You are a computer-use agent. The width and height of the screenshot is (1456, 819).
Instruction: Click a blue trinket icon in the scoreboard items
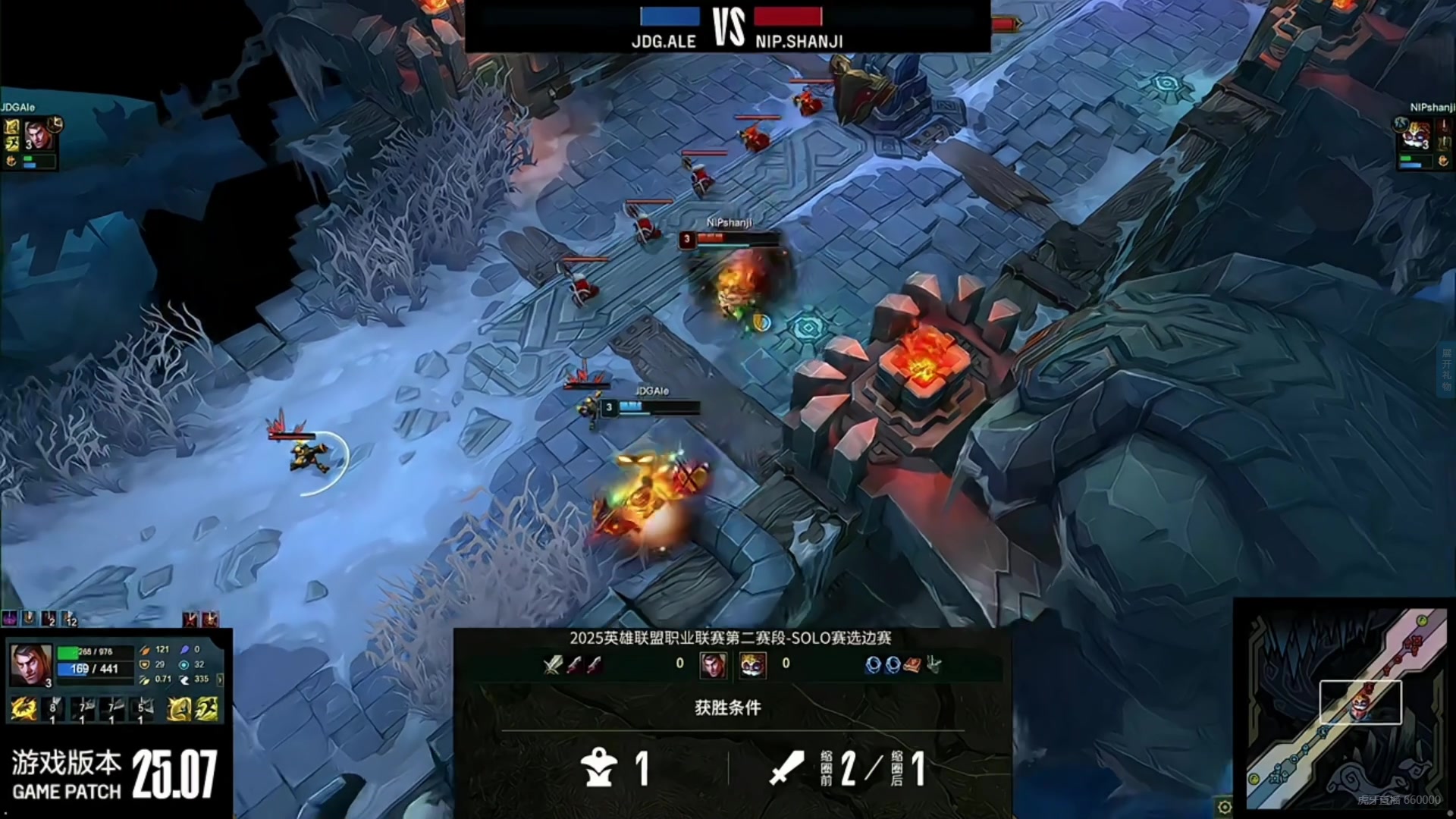tap(874, 665)
